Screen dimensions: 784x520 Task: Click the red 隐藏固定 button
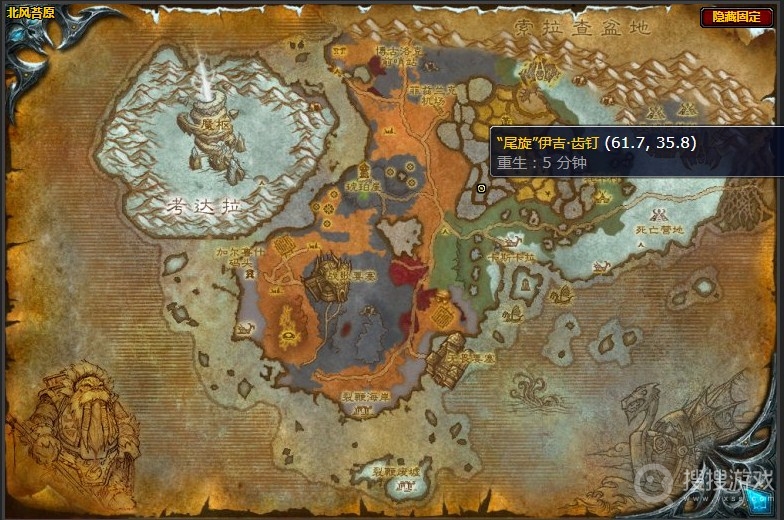[x=742, y=17]
